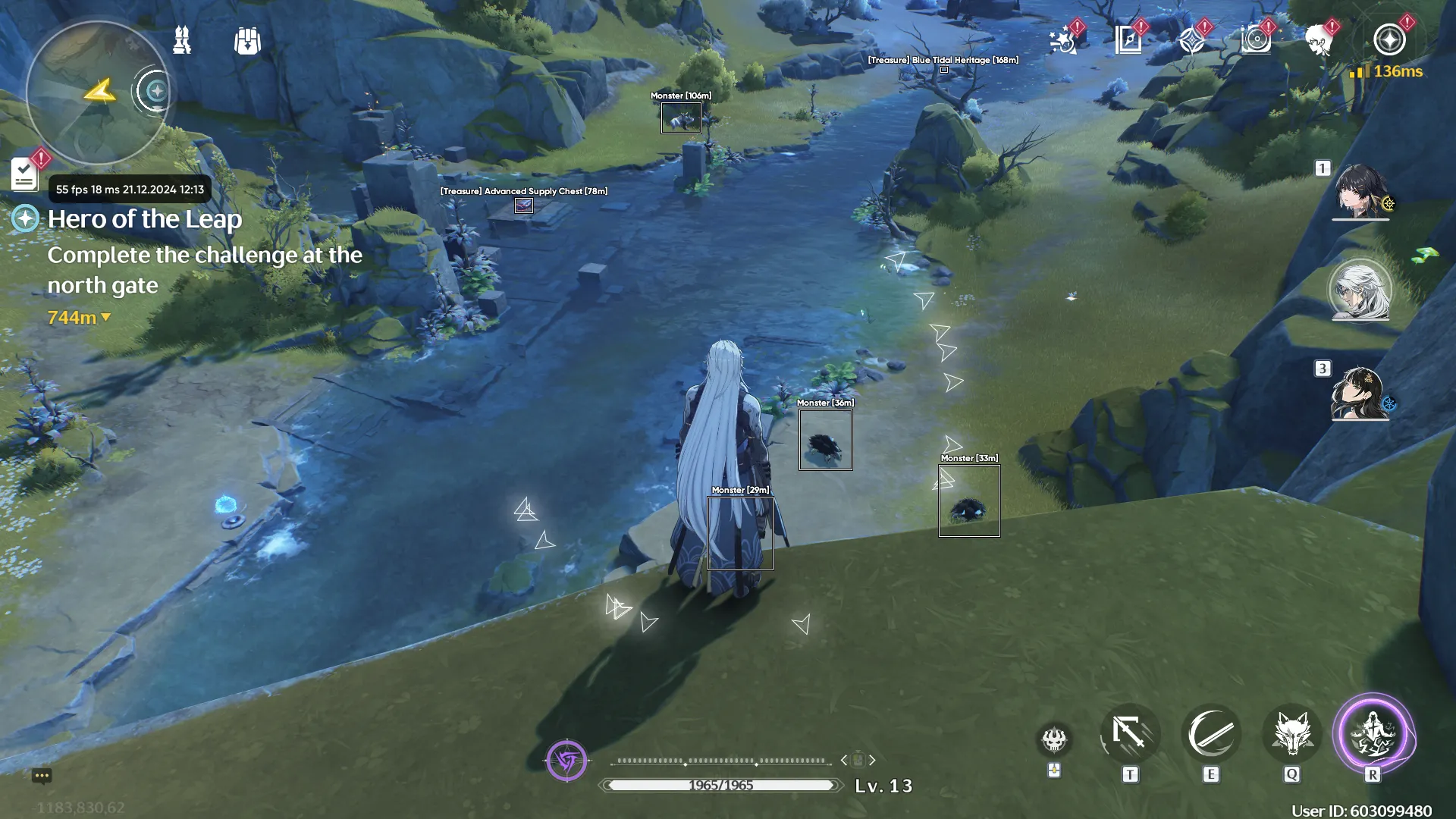Image resolution: width=1456 pixels, height=819 pixels.
Task: Open the backpack inventory
Action: [x=247, y=41]
